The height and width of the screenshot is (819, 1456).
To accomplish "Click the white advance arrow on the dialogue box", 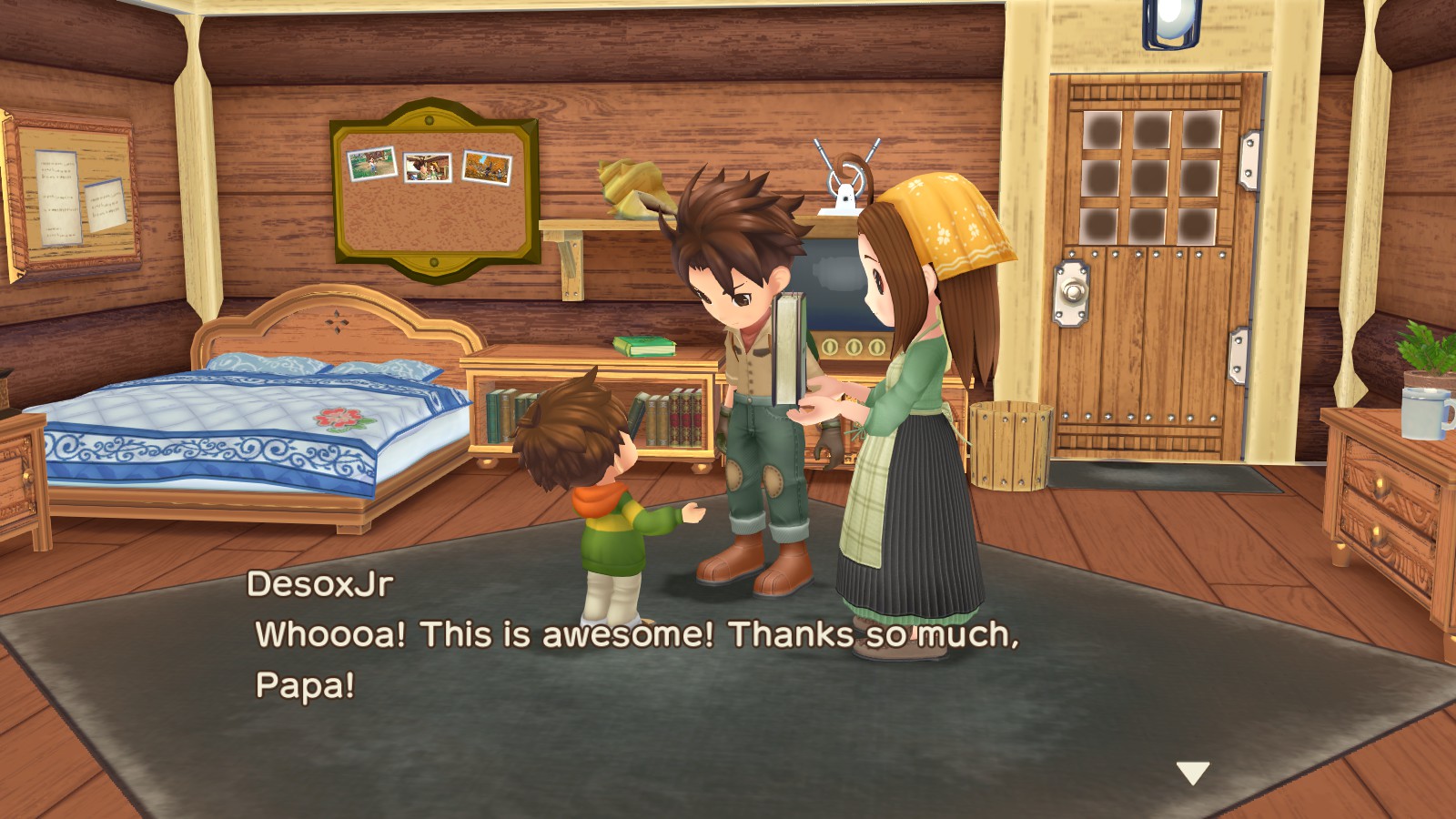I will tap(1194, 772).
